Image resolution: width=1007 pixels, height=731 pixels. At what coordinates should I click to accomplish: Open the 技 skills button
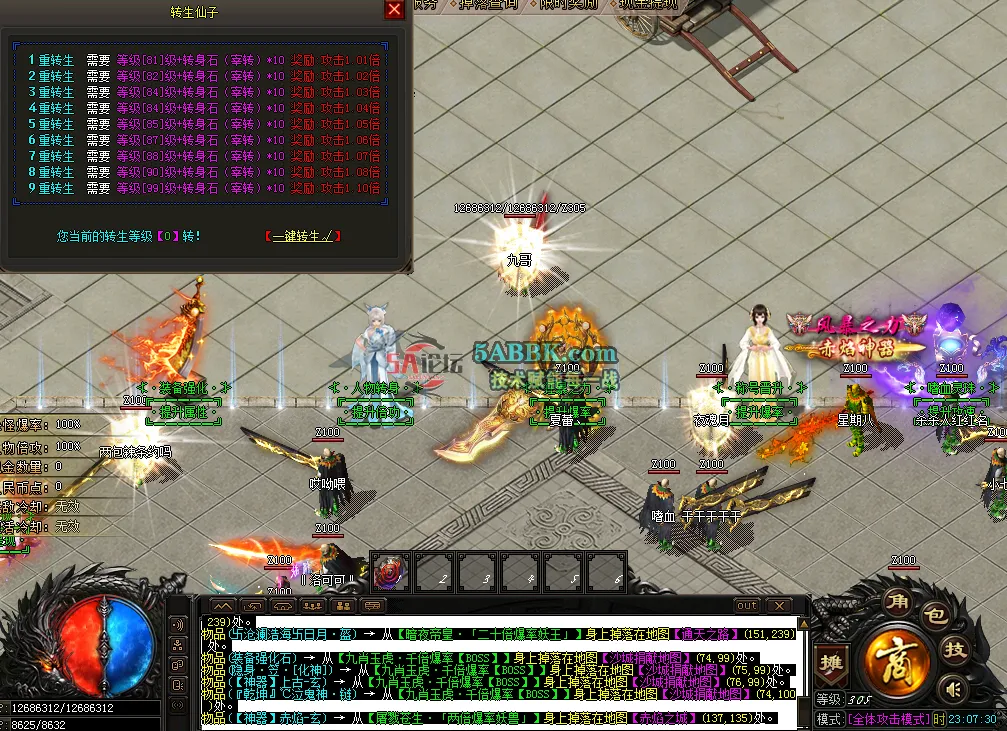tap(956, 650)
